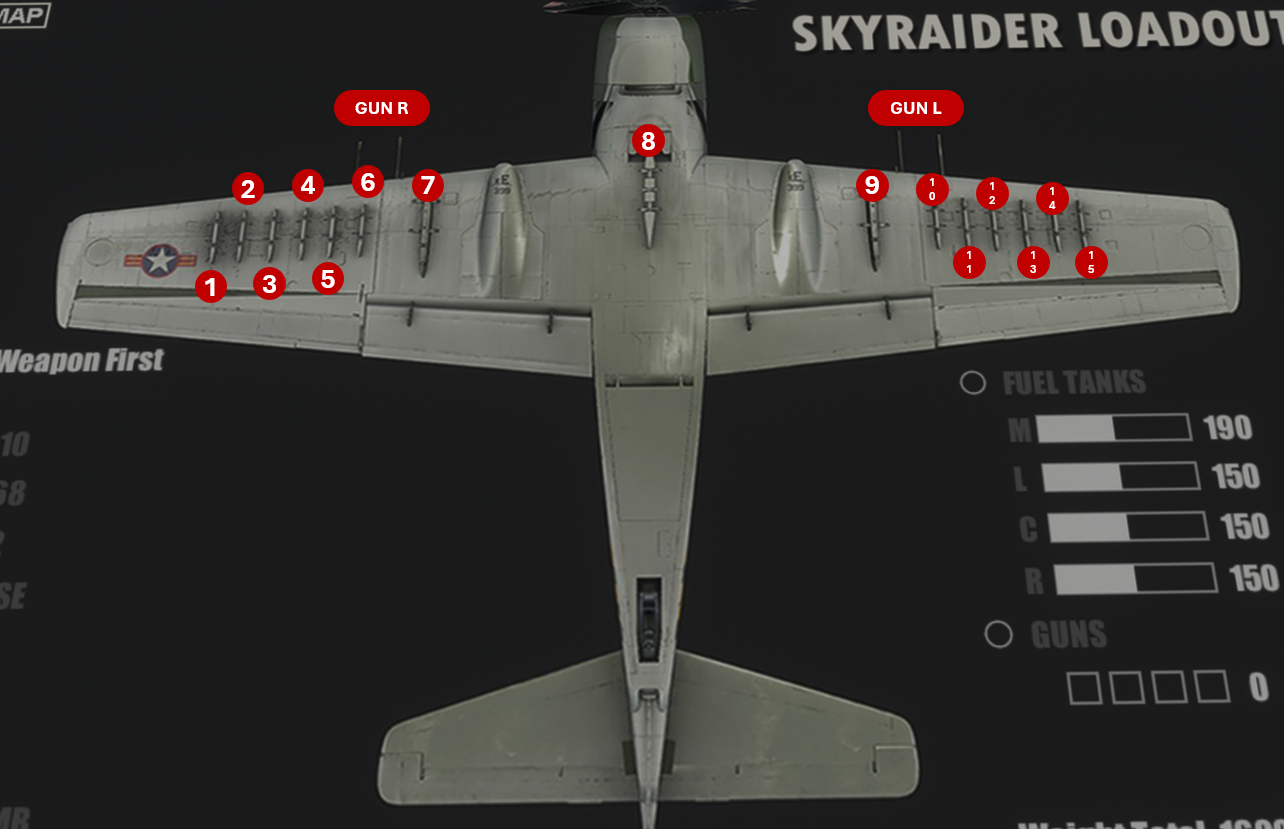Choose weapon station 10 marker
Screen dimensions: 1284x829
pos(932,189)
